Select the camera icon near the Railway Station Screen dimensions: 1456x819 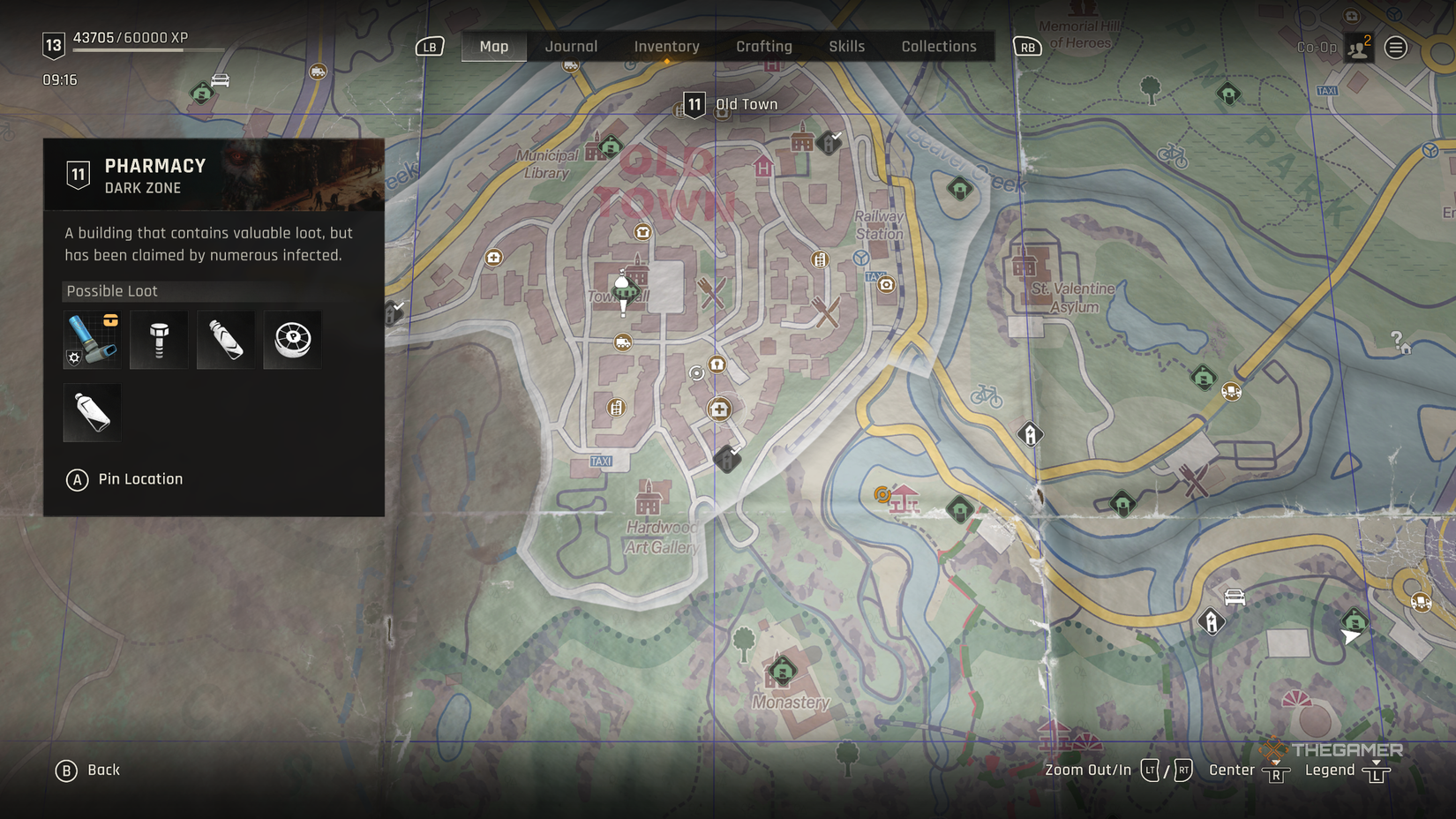pos(885,285)
